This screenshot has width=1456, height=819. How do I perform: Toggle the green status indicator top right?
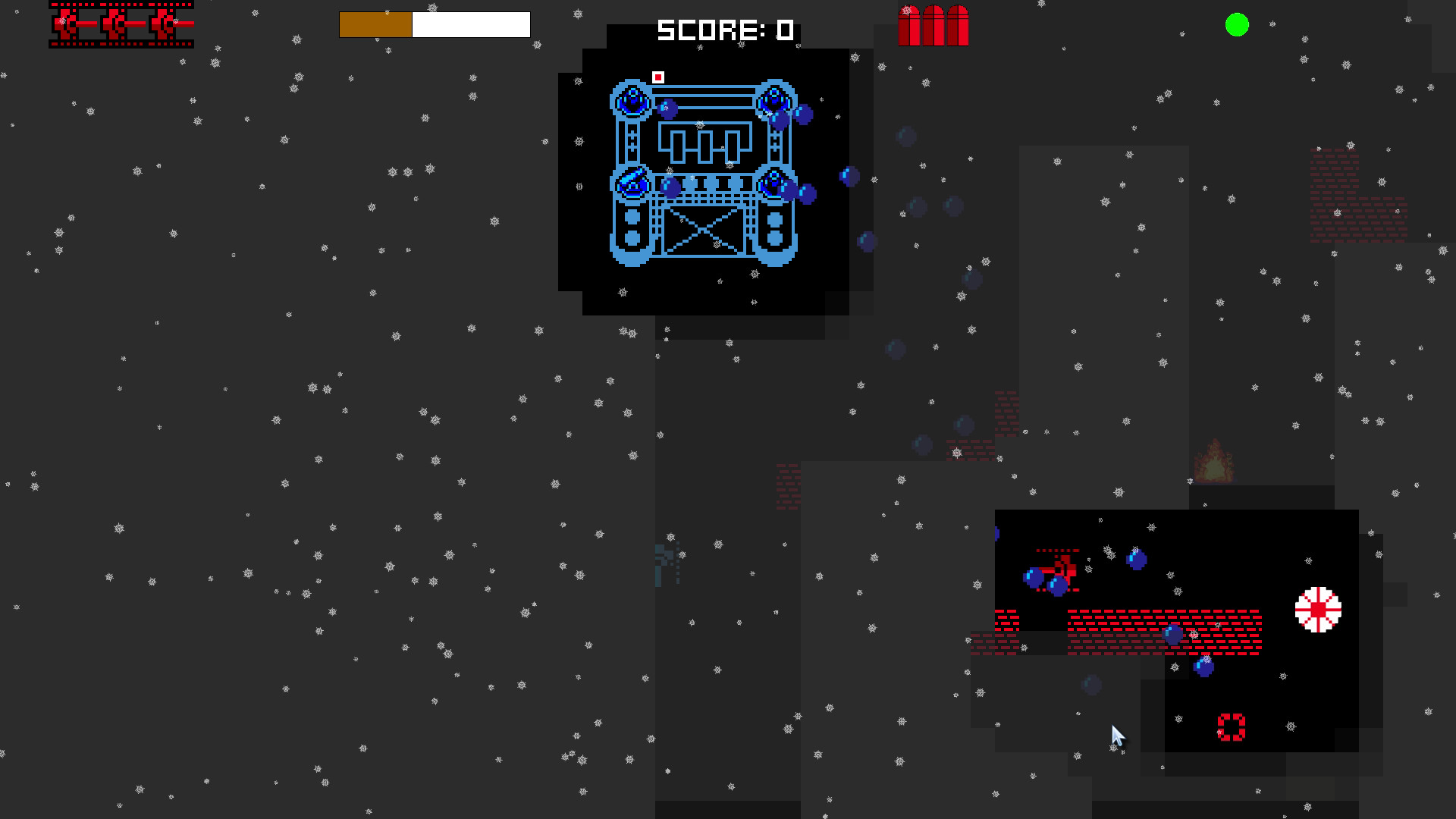[x=1238, y=25]
